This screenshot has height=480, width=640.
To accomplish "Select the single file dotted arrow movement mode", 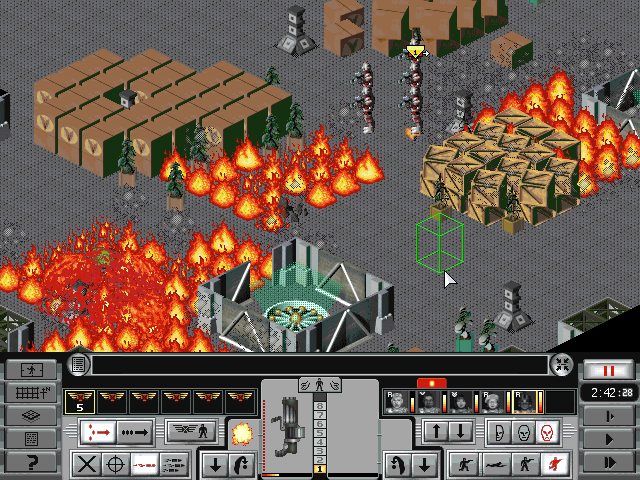I will point(134,432).
